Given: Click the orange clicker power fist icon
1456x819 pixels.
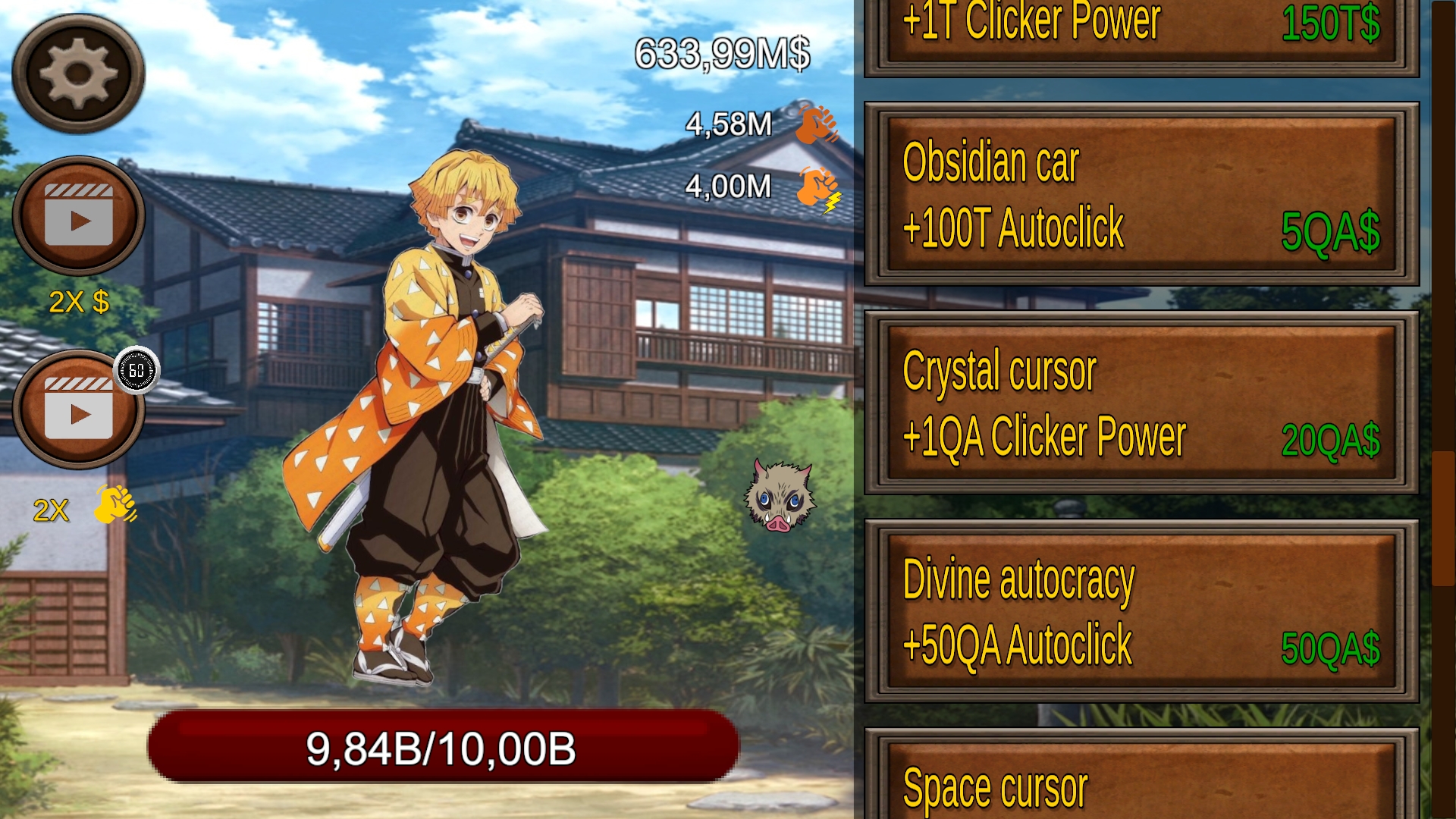Looking at the screenshot, I should 815,125.
